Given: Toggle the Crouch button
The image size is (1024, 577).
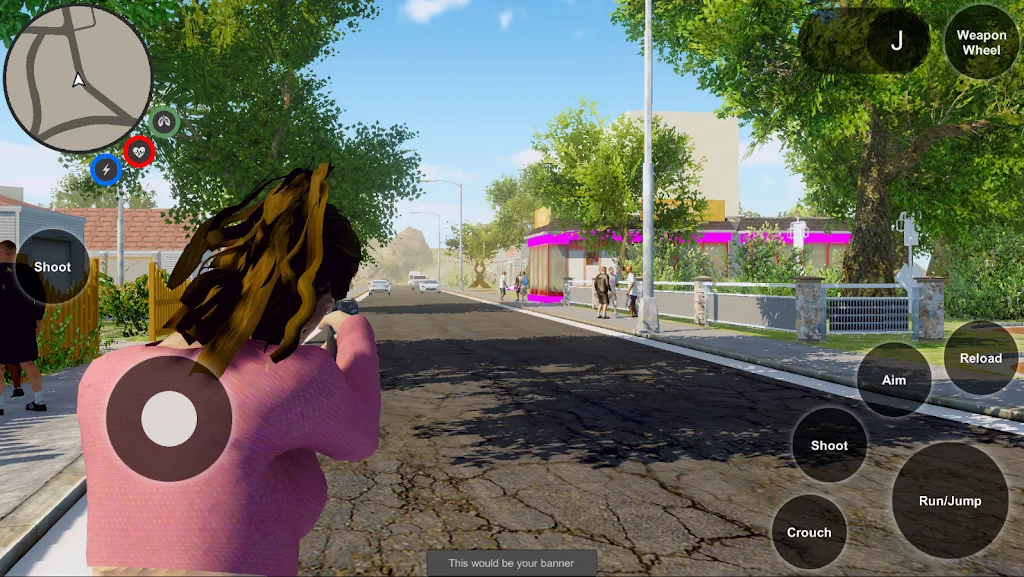Looking at the screenshot, I should [809, 532].
